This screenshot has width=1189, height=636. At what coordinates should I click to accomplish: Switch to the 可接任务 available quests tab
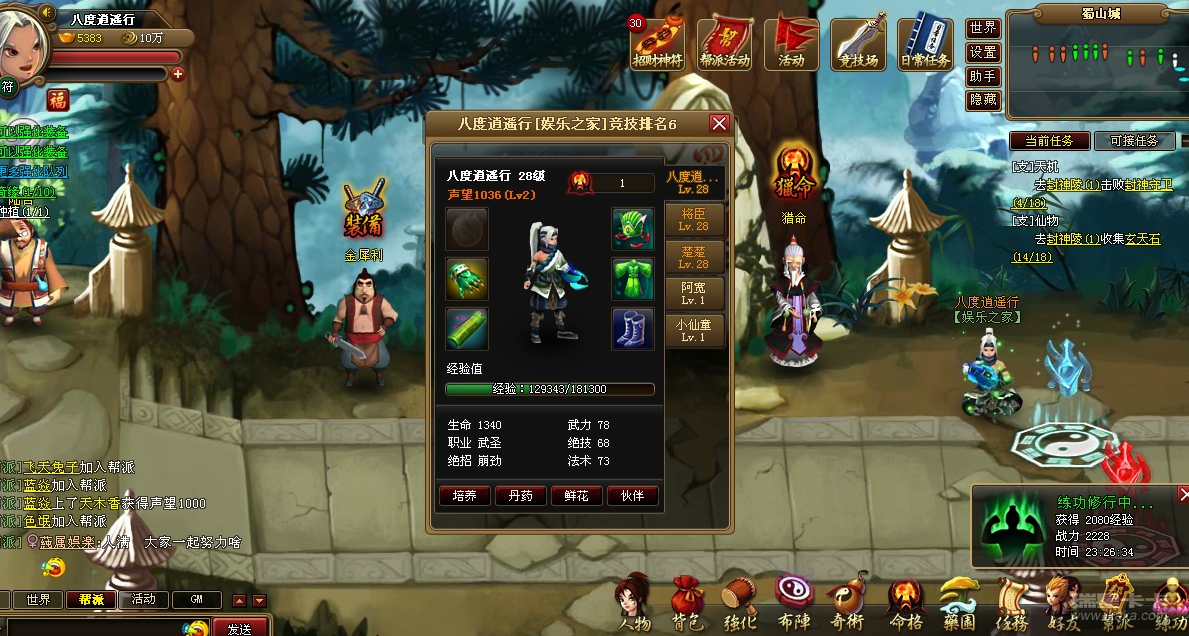click(1134, 141)
